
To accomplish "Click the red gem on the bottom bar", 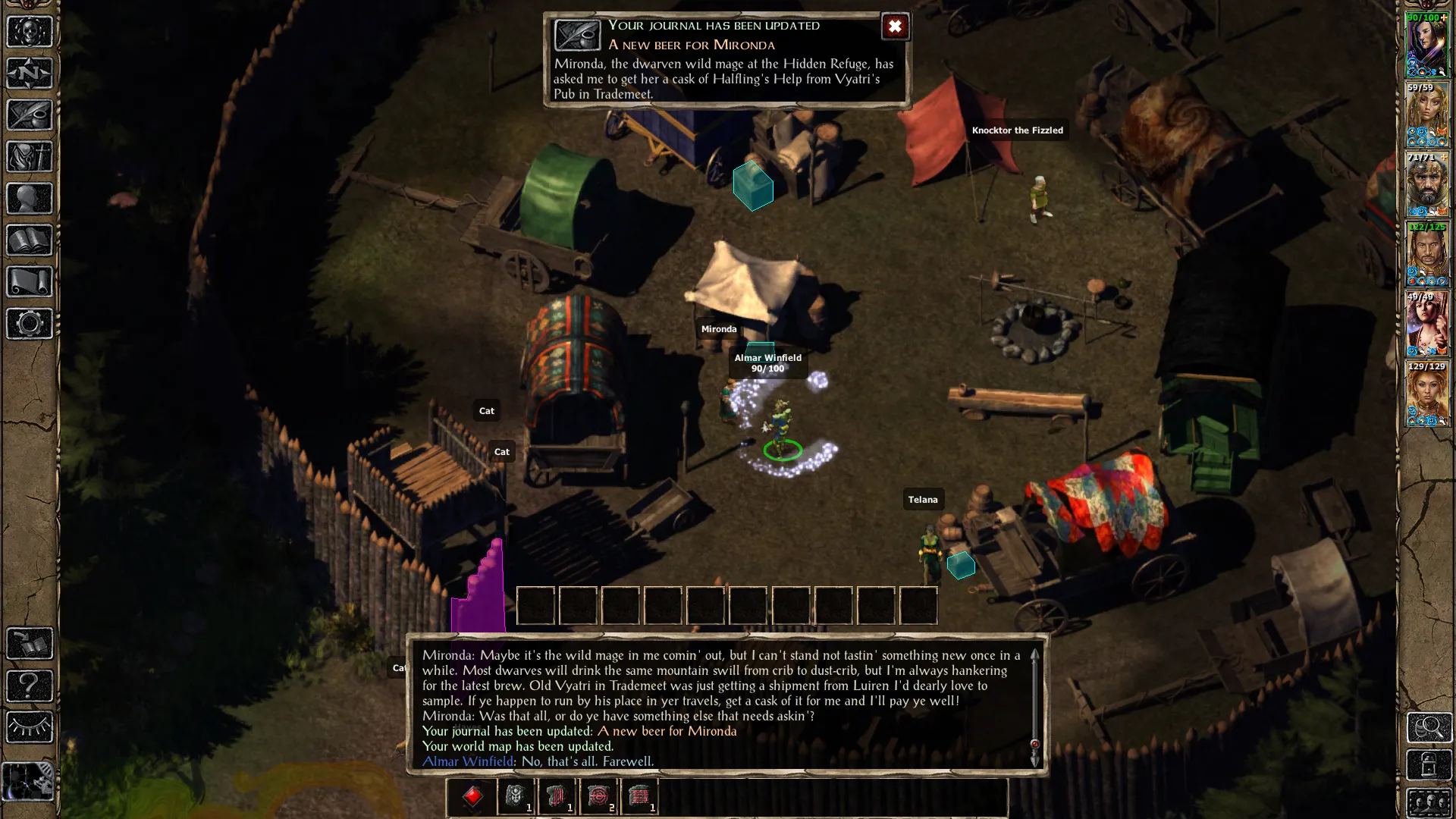I will pyautogui.click(x=472, y=796).
